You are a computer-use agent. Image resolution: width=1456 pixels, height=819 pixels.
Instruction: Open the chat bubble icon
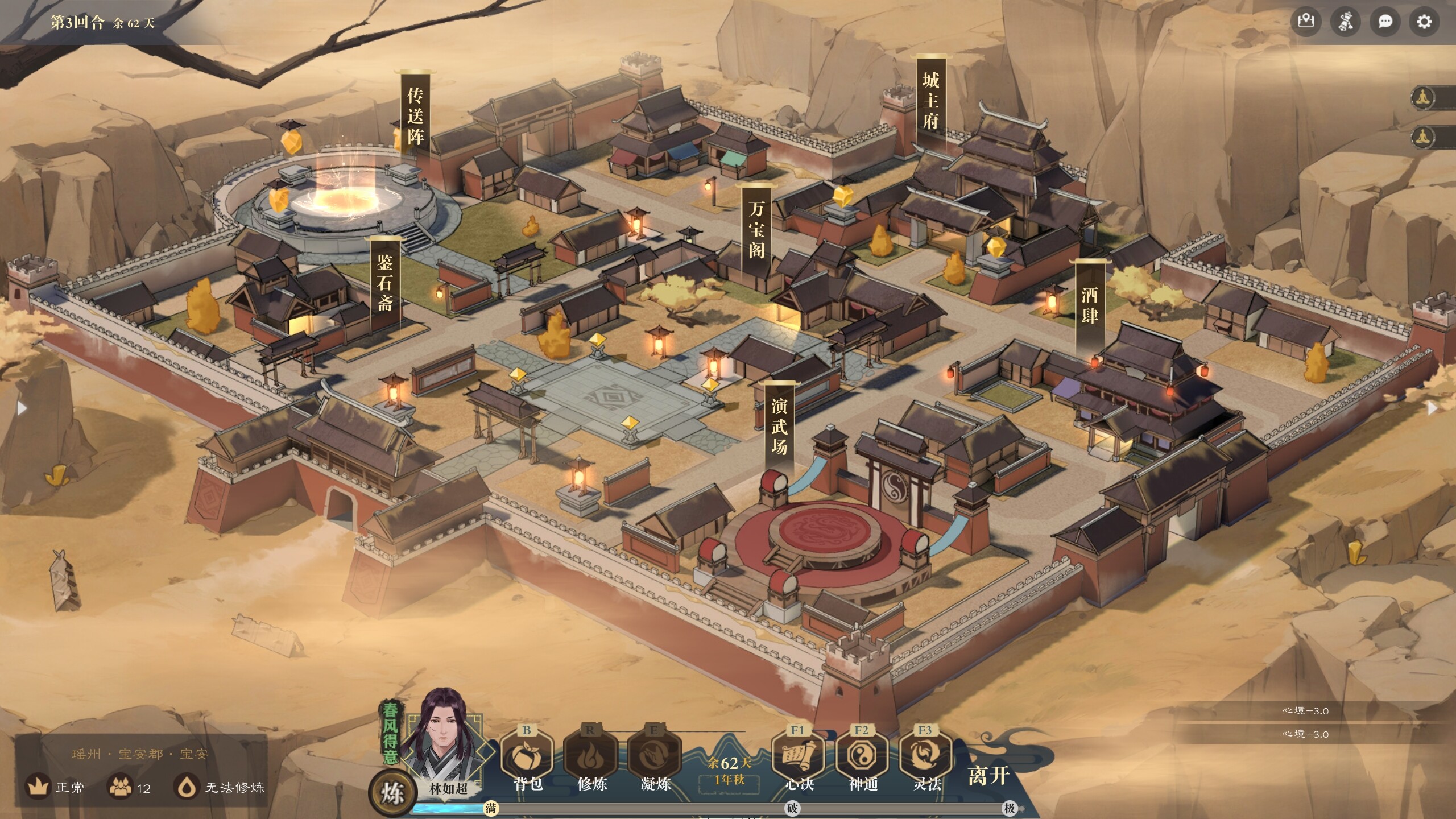1386,22
